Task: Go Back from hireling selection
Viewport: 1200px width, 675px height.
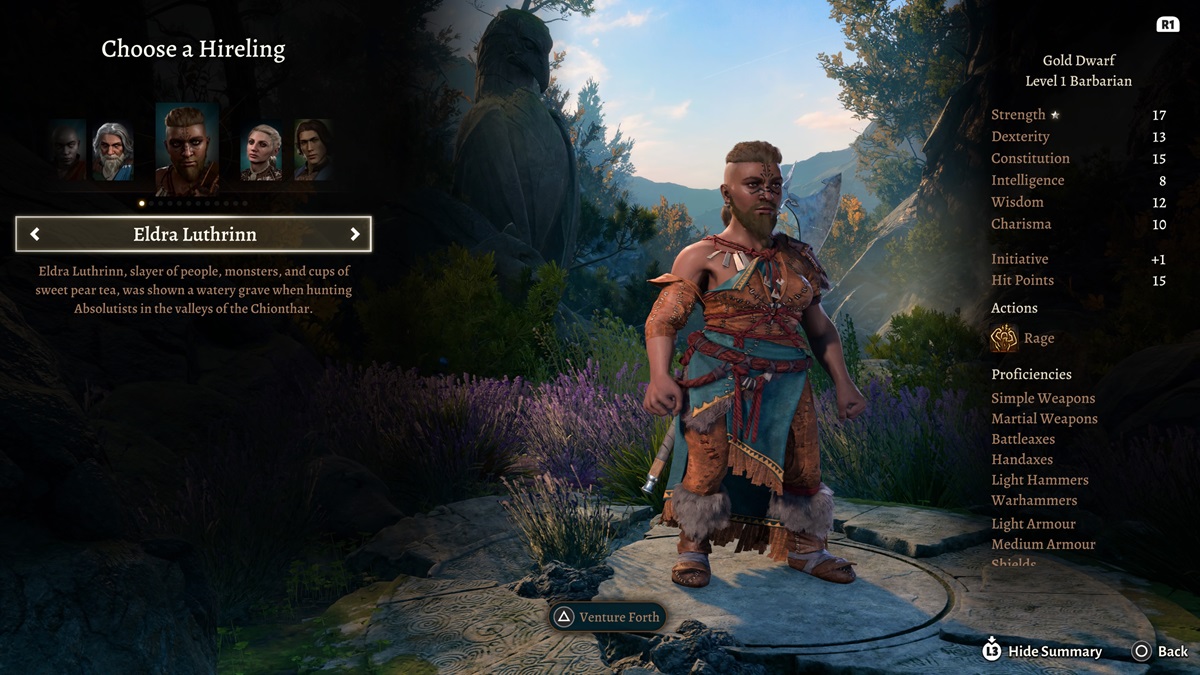Action: click(x=1160, y=651)
